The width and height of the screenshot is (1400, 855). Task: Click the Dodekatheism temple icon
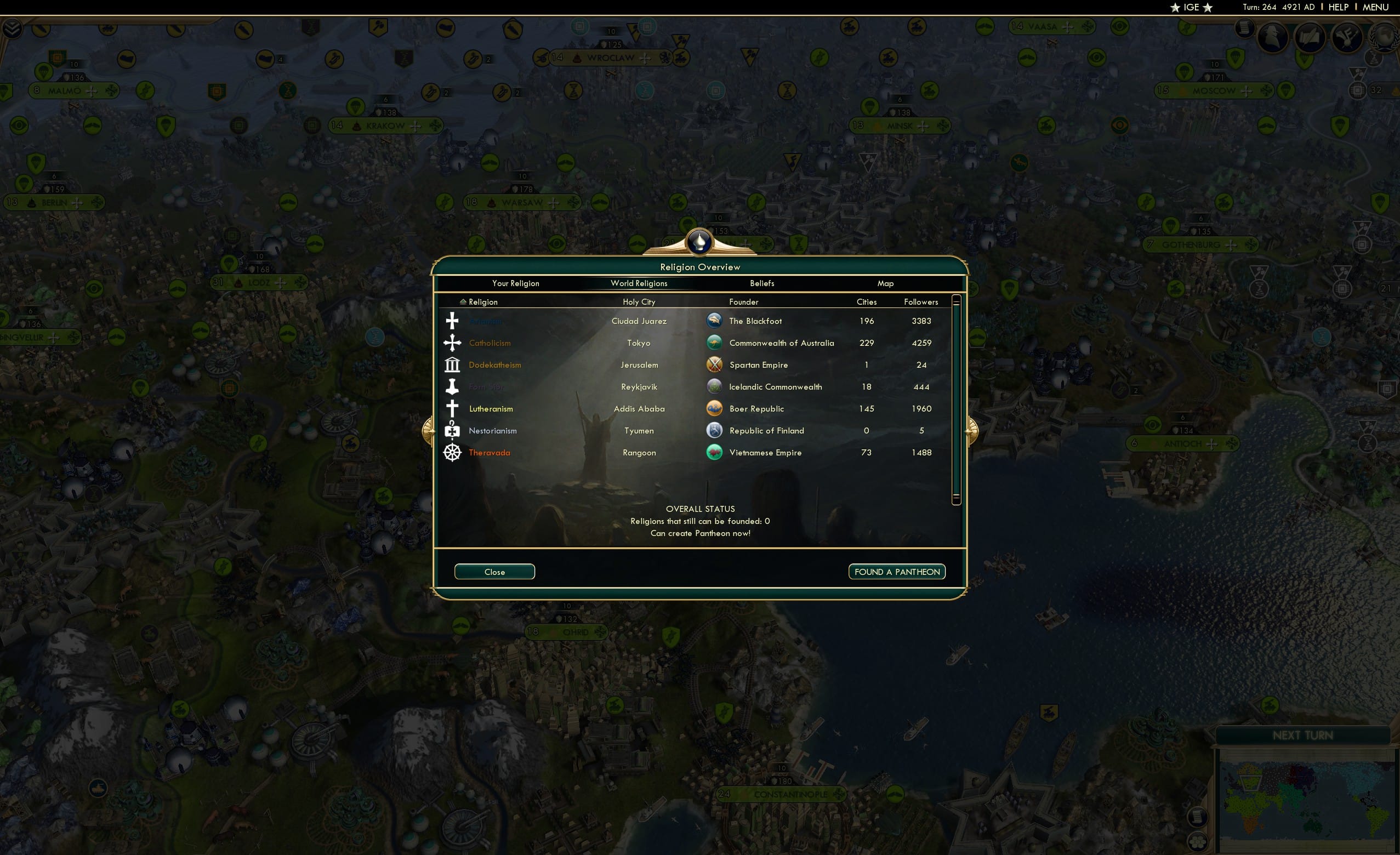point(452,364)
